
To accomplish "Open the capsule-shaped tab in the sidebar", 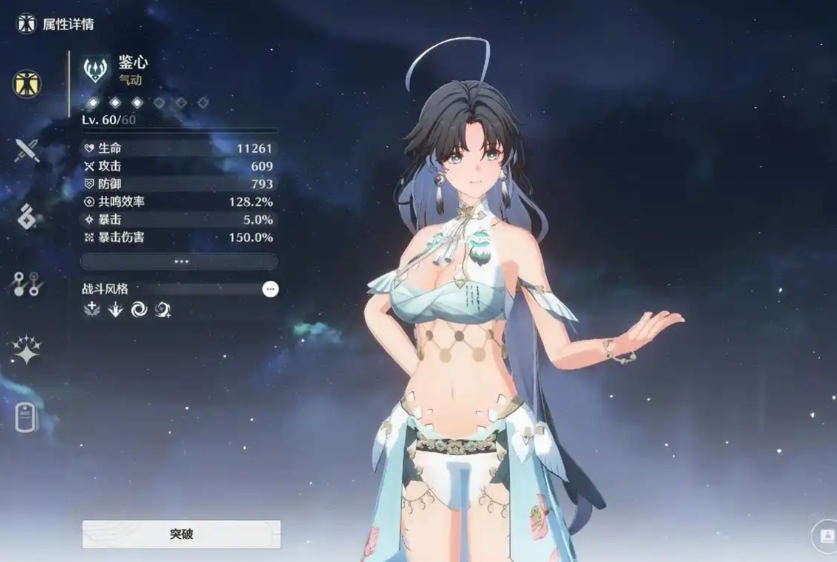I will click(x=26, y=416).
